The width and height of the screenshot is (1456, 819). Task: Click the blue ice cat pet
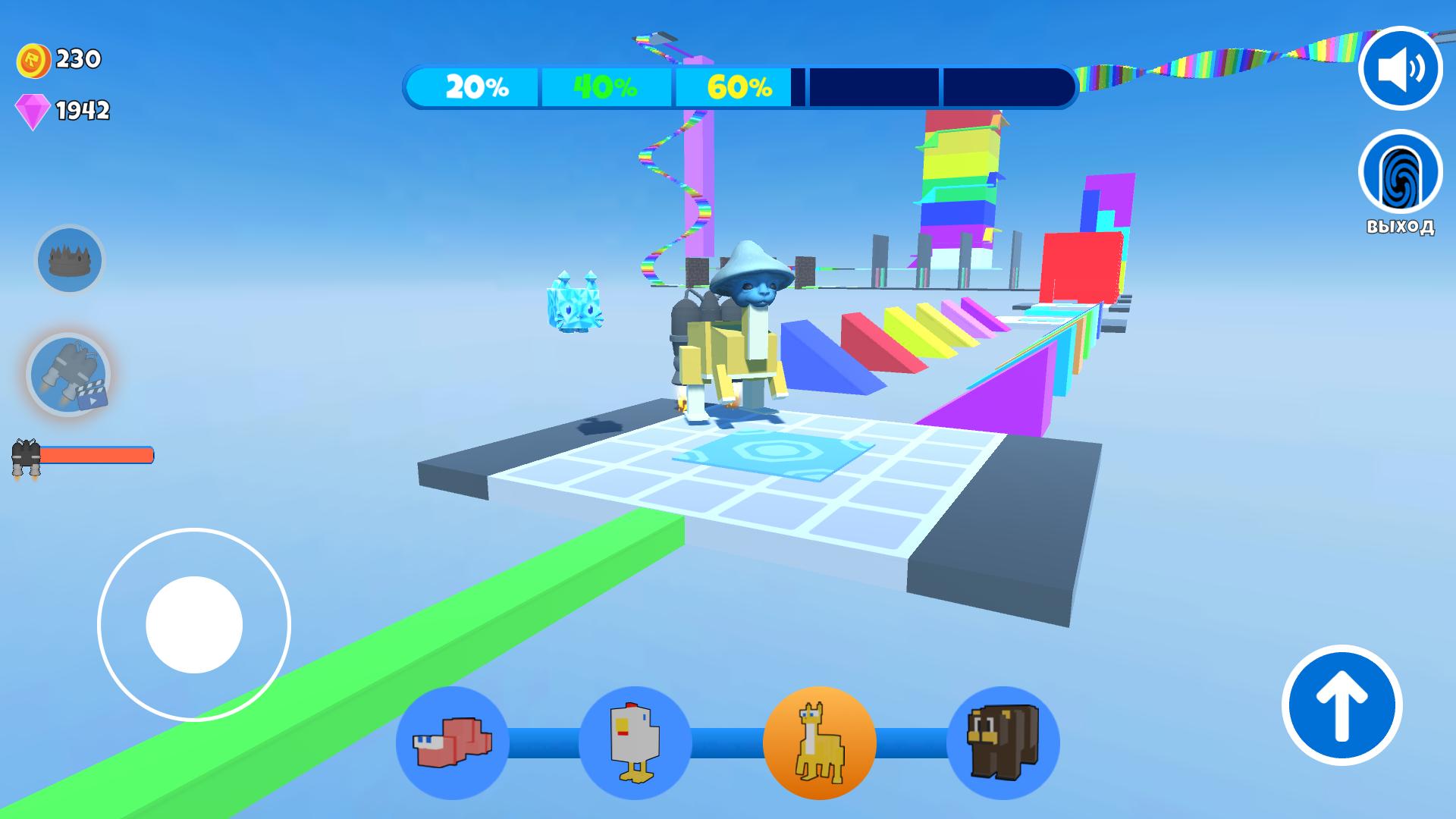574,306
